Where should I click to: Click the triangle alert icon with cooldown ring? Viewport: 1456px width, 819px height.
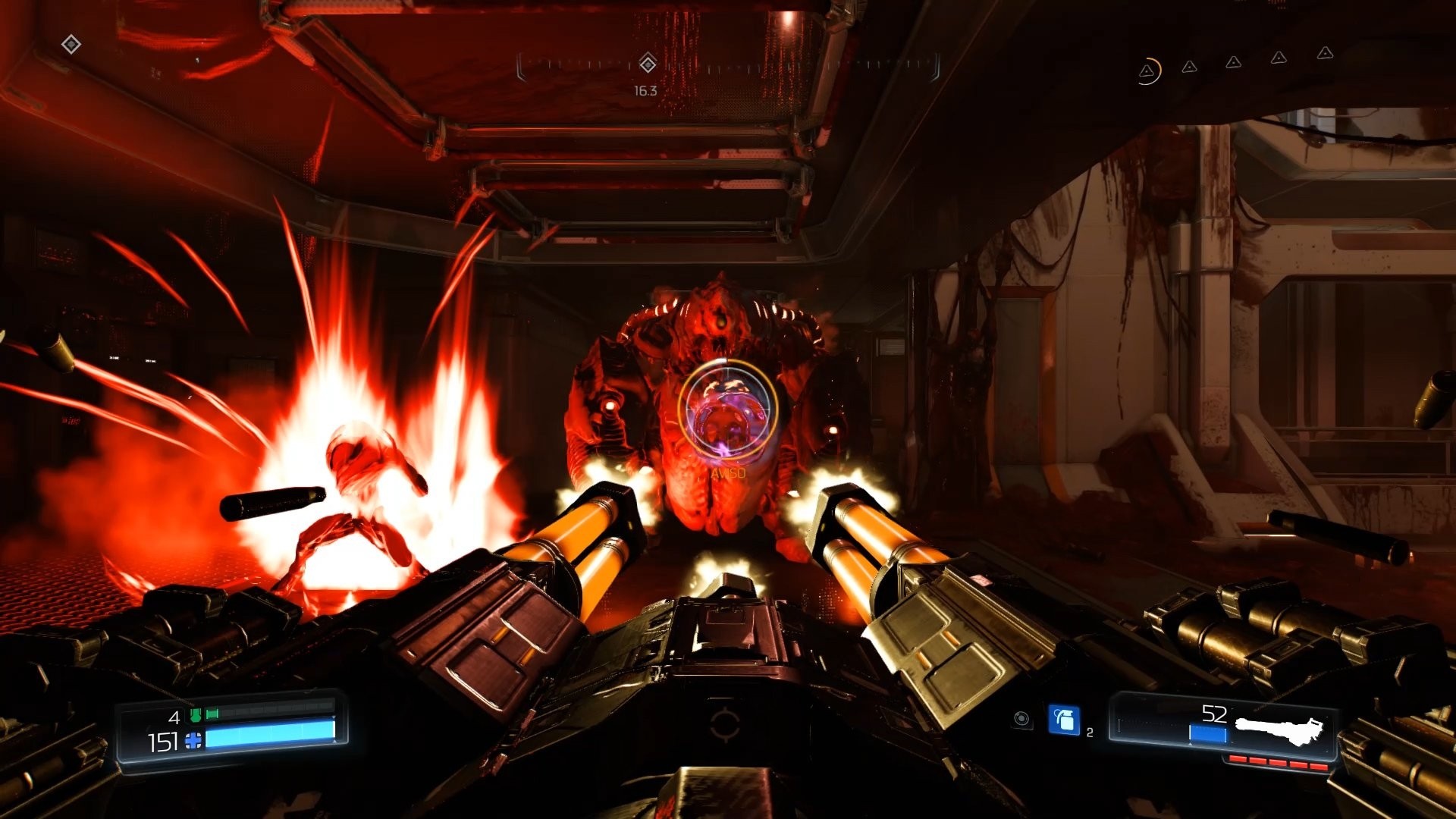coord(1147,71)
